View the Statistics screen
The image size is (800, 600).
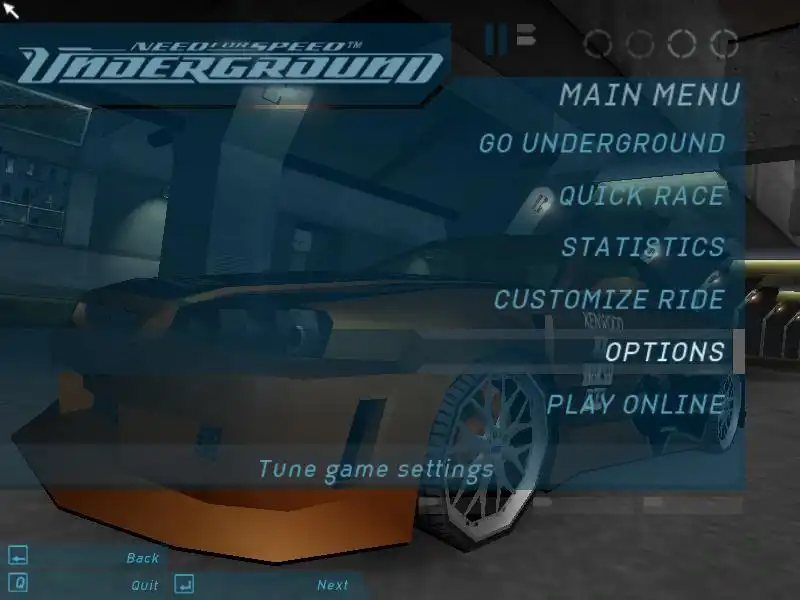643,247
